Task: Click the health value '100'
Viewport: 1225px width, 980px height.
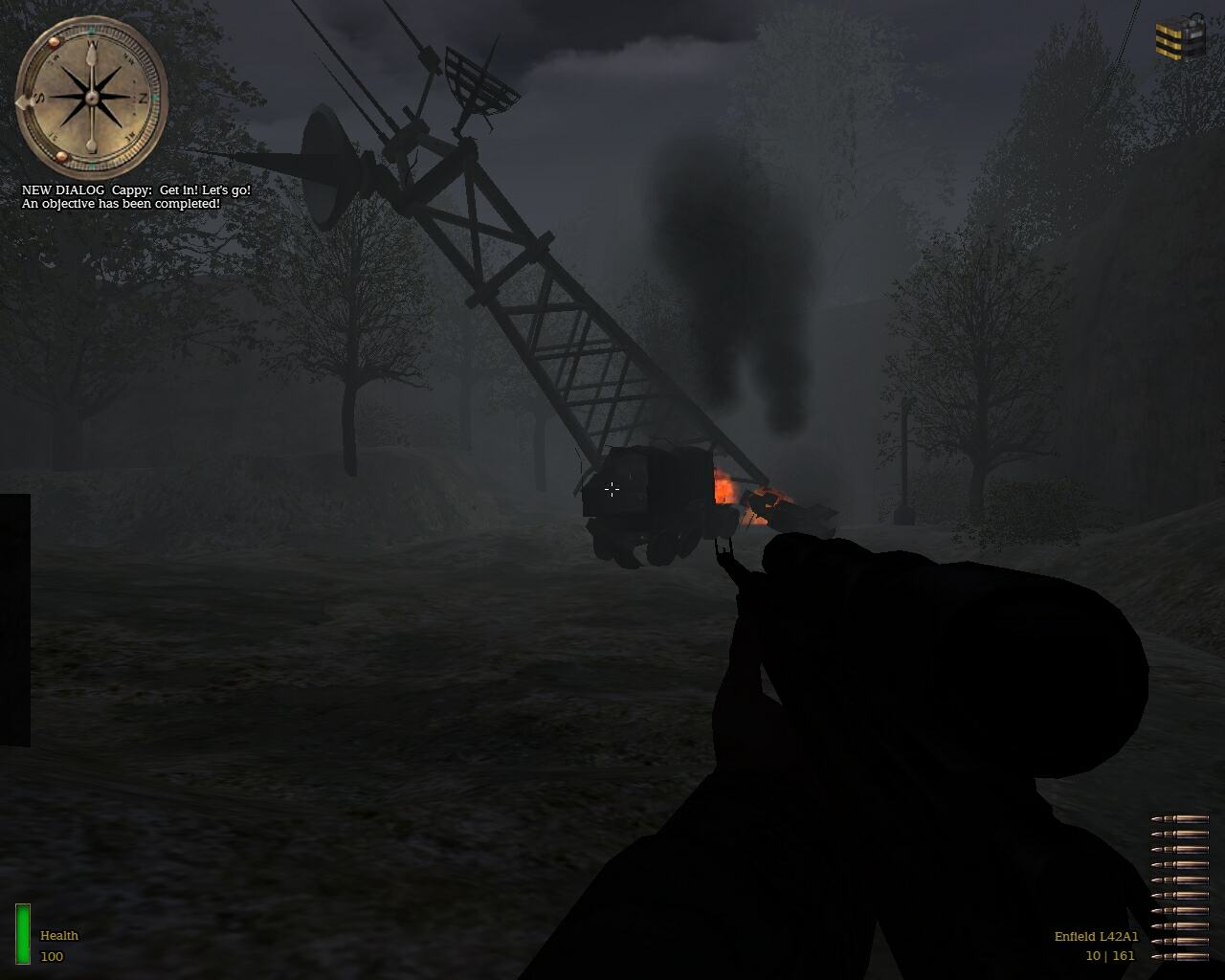Action: (x=50, y=954)
